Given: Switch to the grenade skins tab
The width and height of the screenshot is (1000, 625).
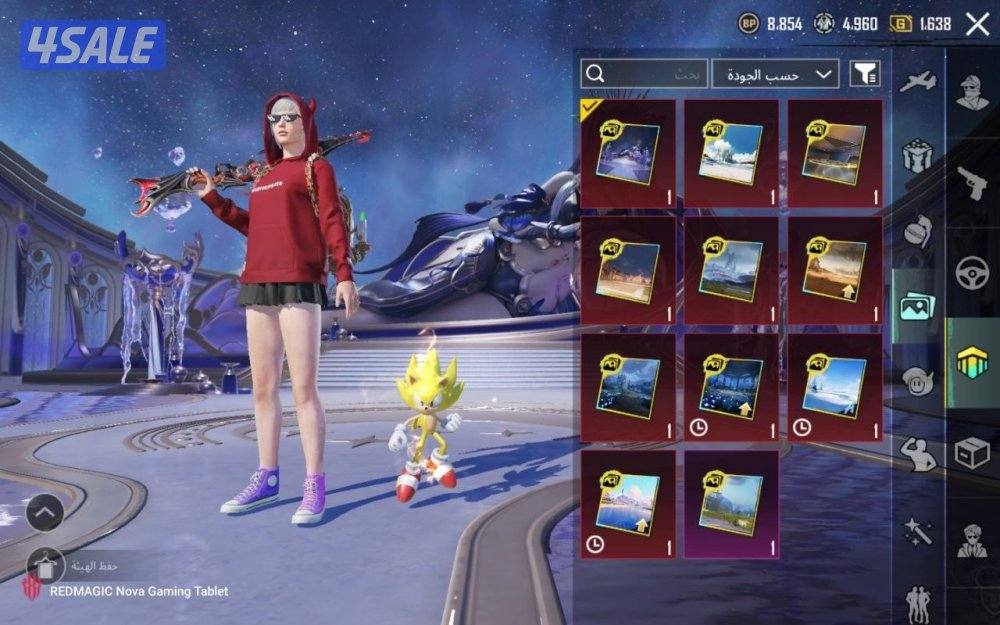Looking at the screenshot, I should (916, 232).
